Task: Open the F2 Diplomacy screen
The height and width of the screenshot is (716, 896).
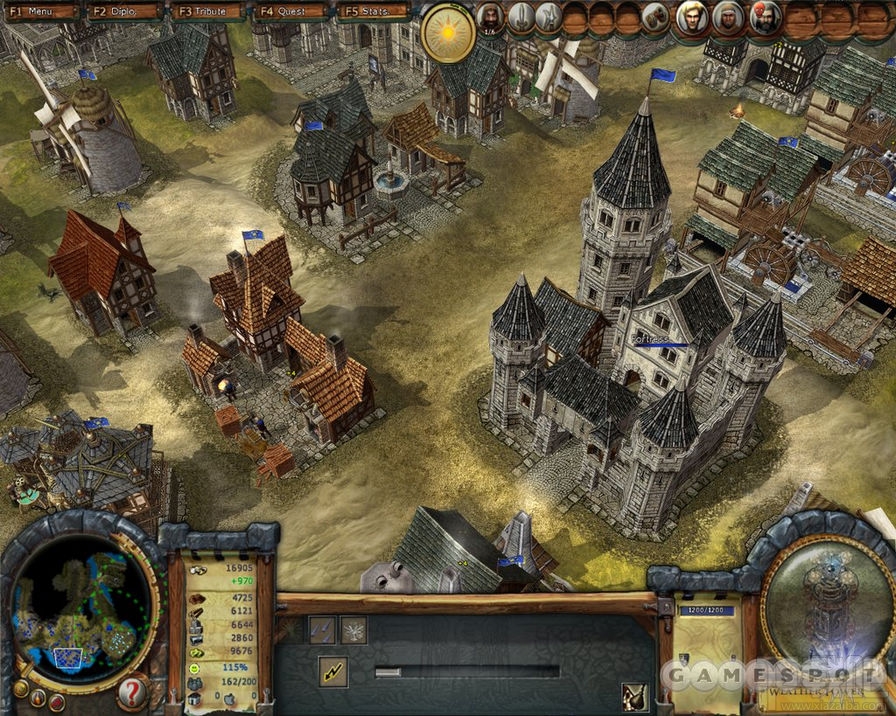Action: click(124, 12)
